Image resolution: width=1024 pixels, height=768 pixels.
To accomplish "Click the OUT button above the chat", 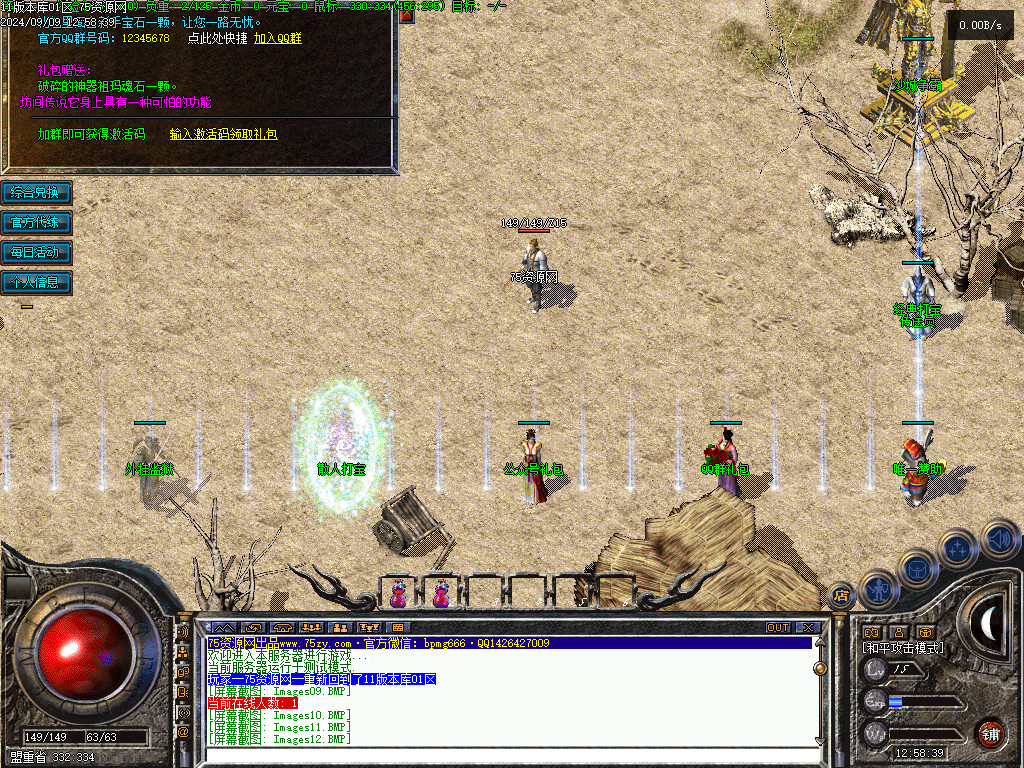I will coord(778,628).
